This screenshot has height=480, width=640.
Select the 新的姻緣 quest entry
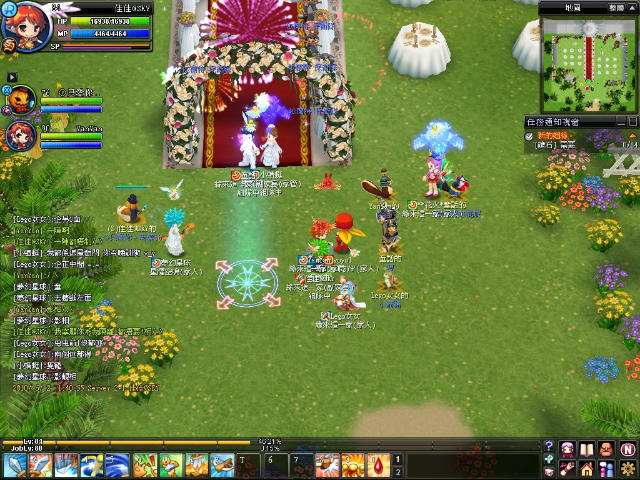[553, 134]
